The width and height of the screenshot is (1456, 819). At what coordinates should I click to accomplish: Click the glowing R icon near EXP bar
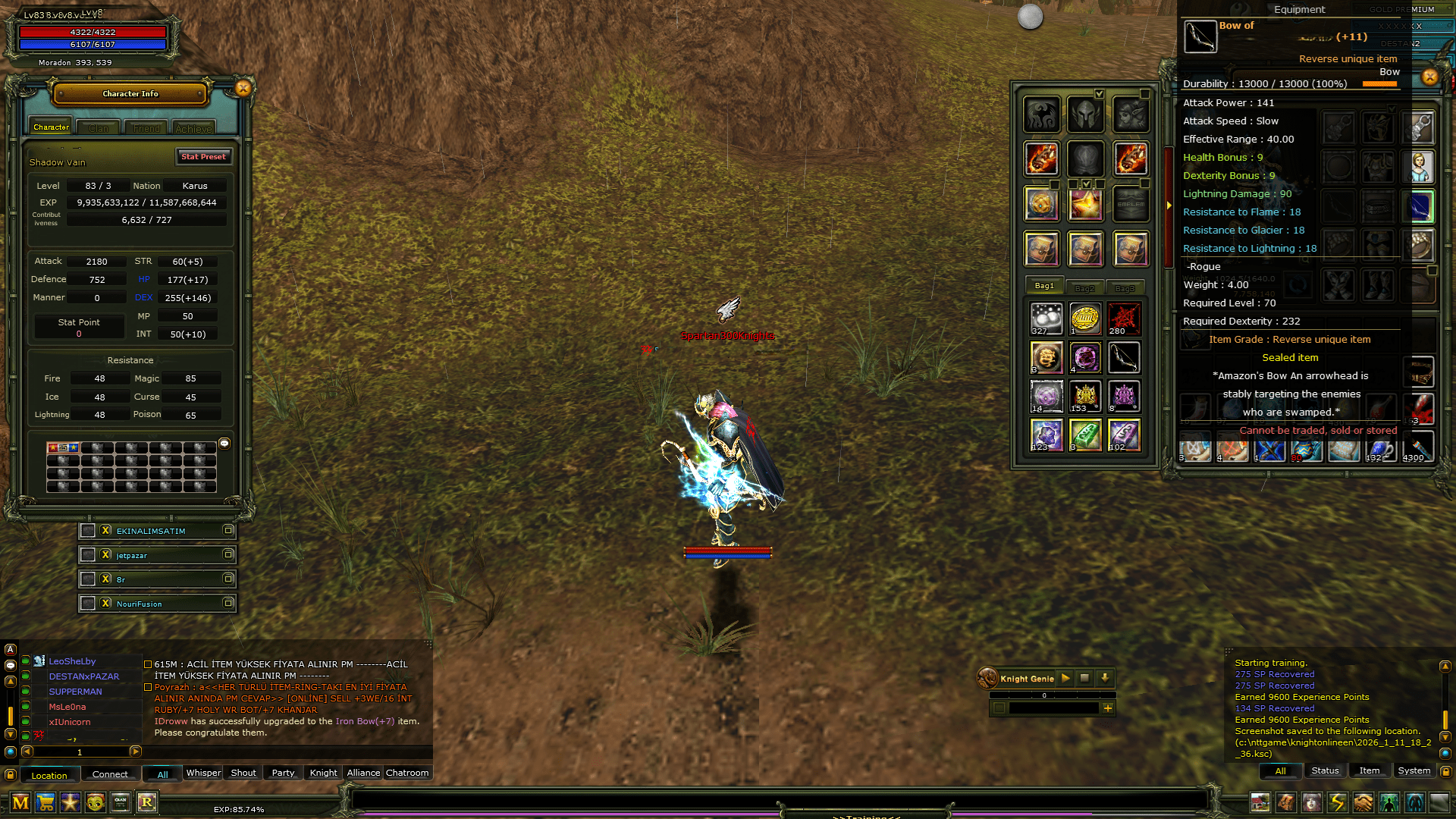(146, 802)
